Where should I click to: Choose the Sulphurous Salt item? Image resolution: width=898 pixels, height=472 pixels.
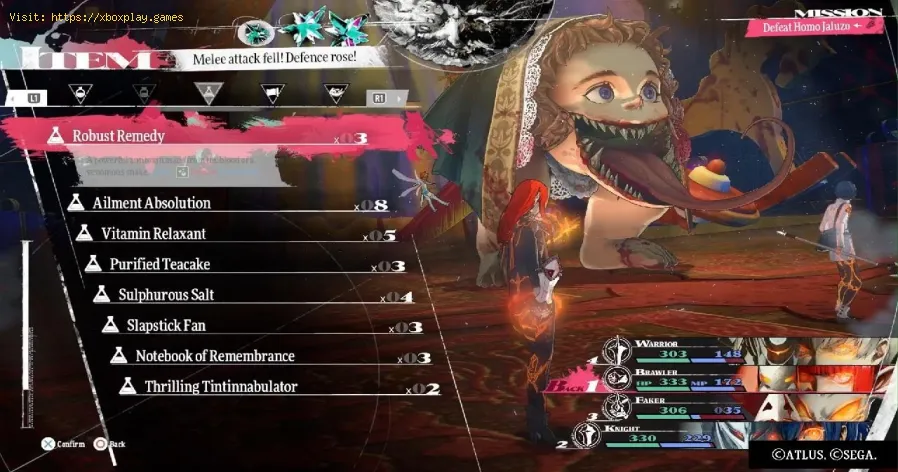coord(166,295)
